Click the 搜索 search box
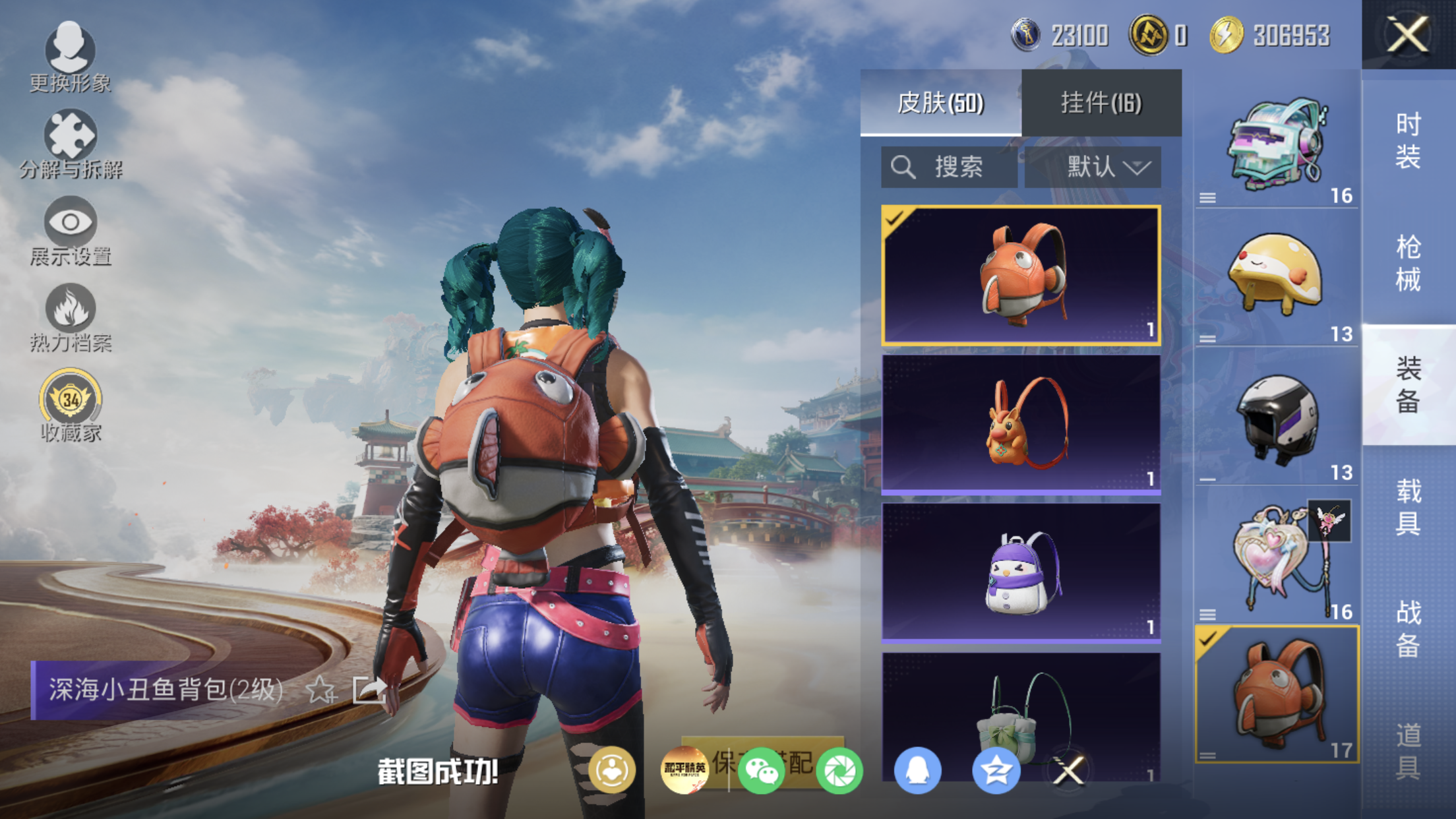This screenshot has height=819, width=1456. coord(949,167)
